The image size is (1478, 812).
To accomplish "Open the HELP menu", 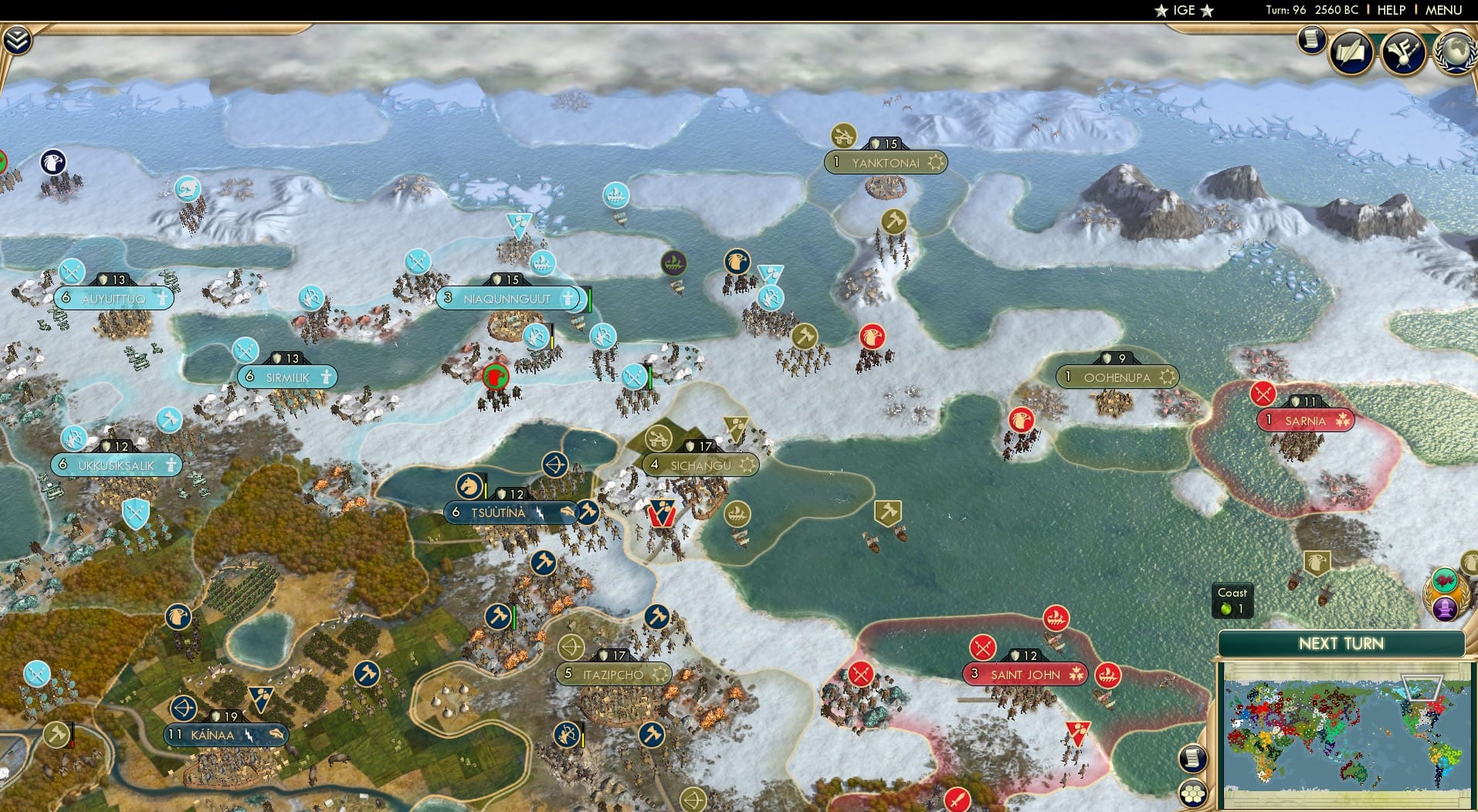I will point(1390,10).
